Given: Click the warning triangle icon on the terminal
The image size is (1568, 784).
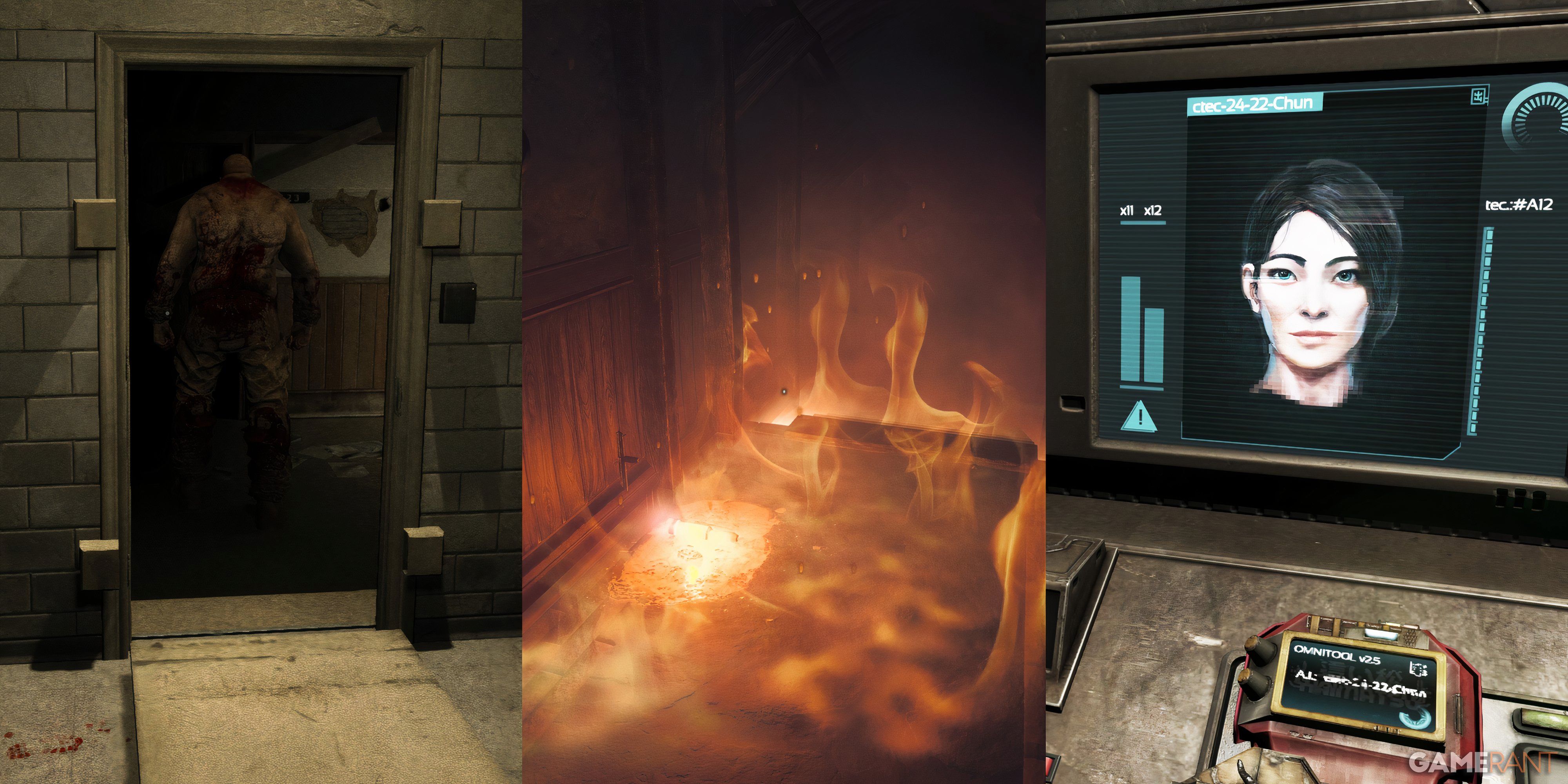Looking at the screenshot, I should [1140, 417].
